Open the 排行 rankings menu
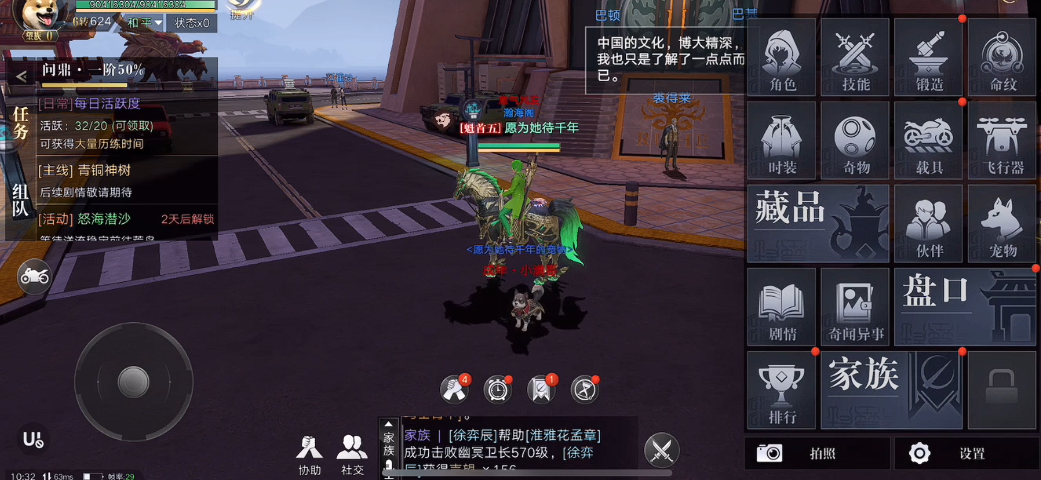 [x=782, y=389]
